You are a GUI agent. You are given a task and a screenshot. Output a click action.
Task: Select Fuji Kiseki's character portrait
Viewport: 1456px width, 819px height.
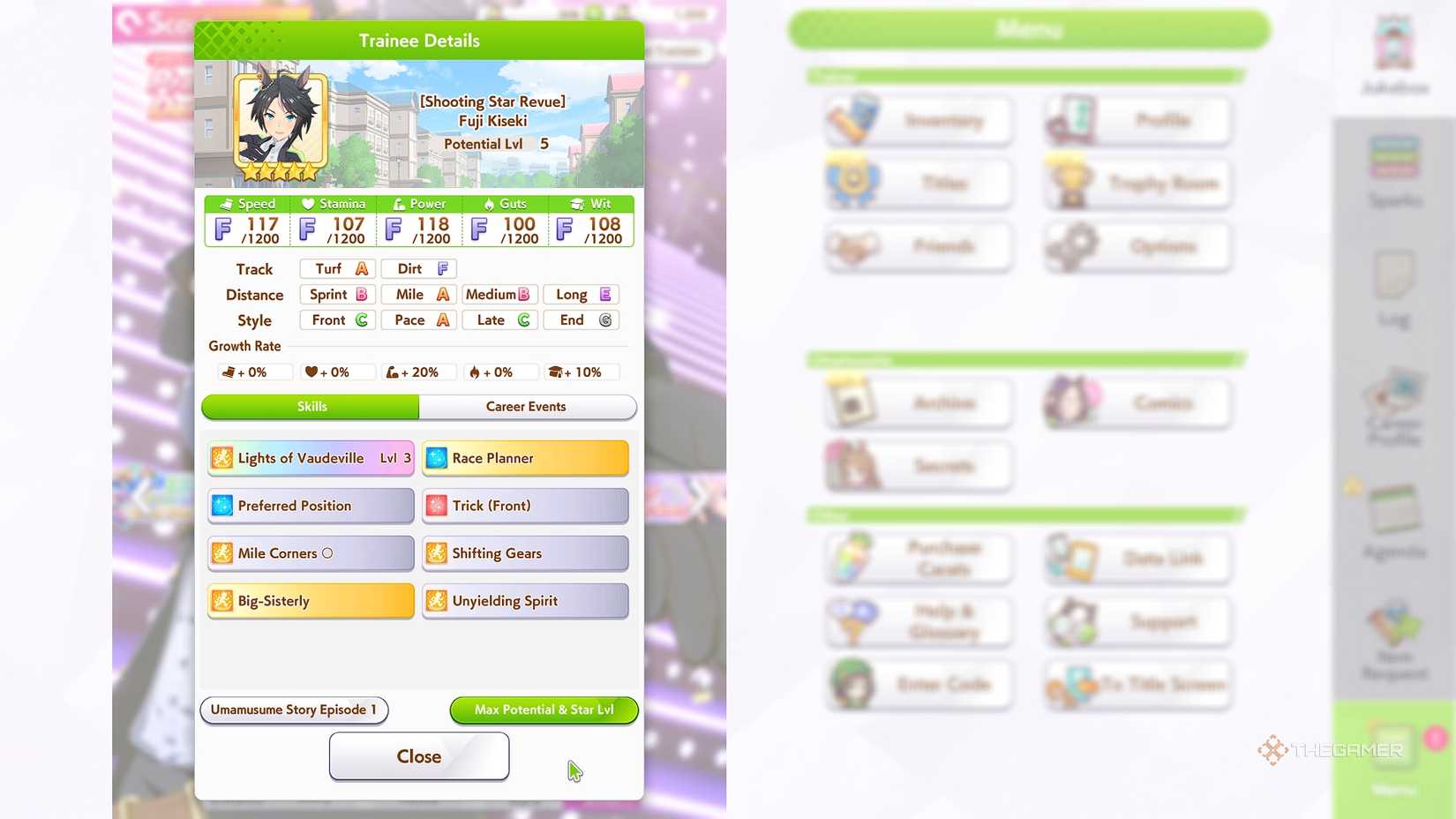pos(281,121)
